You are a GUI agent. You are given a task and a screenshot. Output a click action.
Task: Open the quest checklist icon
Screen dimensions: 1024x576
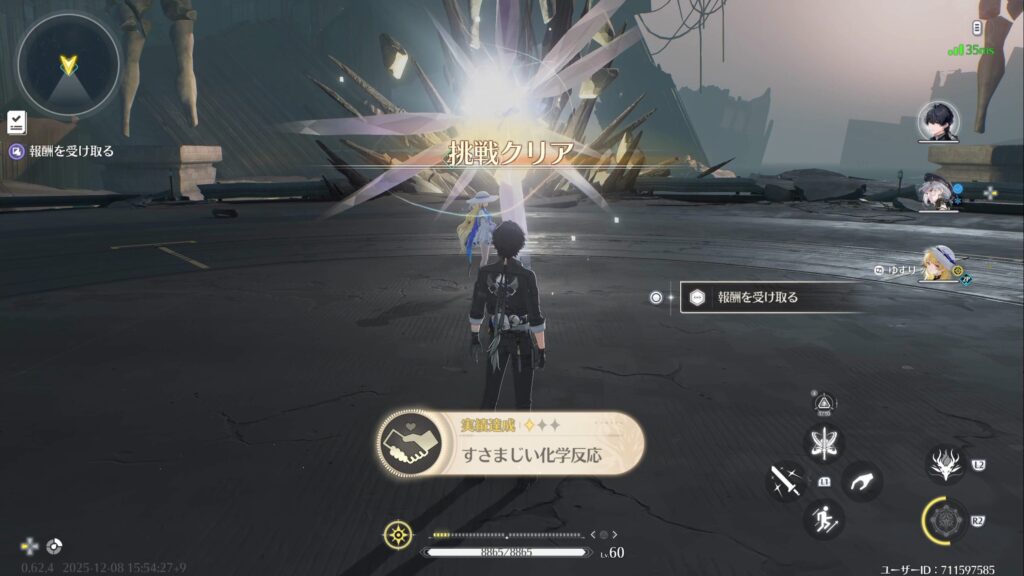[16, 121]
